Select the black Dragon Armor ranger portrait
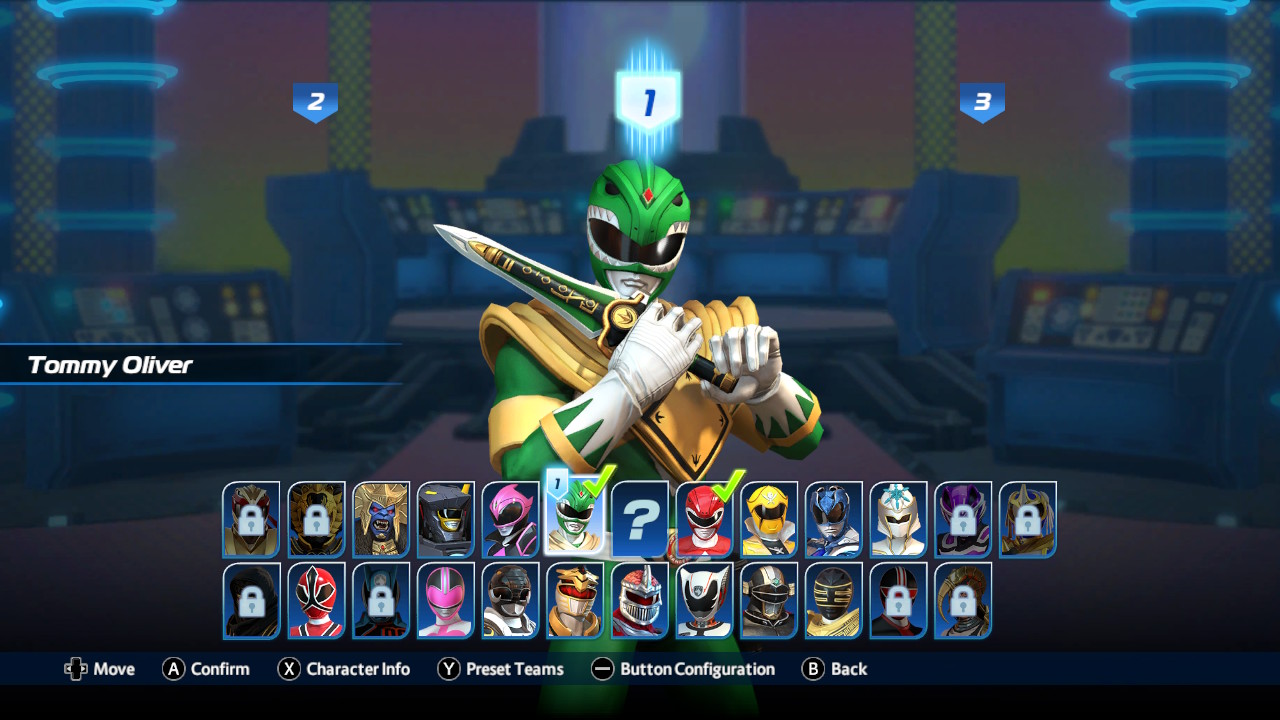This screenshot has height=720, width=1280. (446, 519)
